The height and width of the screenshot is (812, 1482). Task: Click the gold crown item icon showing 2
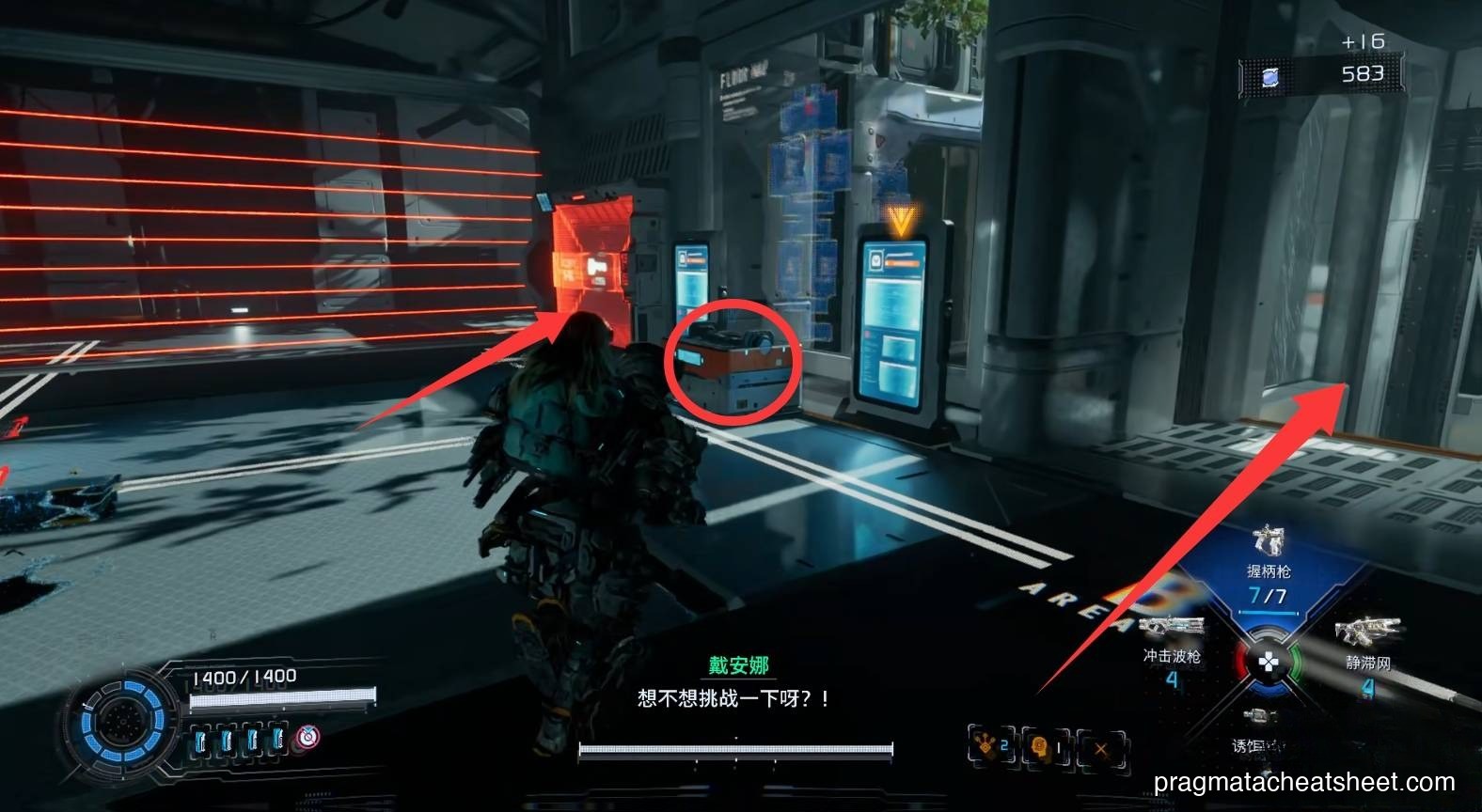[985, 742]
